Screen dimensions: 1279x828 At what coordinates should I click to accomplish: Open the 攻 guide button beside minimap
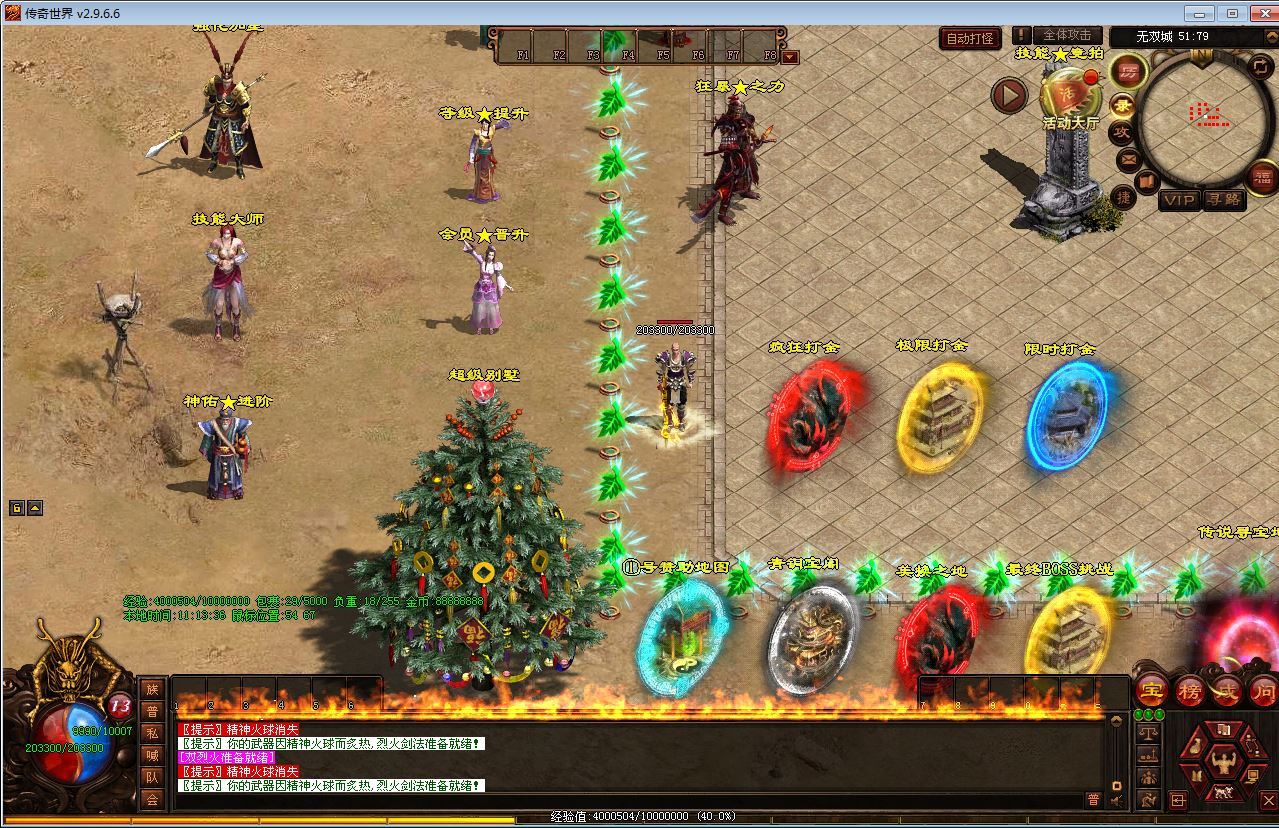(x=1123, y=131)
